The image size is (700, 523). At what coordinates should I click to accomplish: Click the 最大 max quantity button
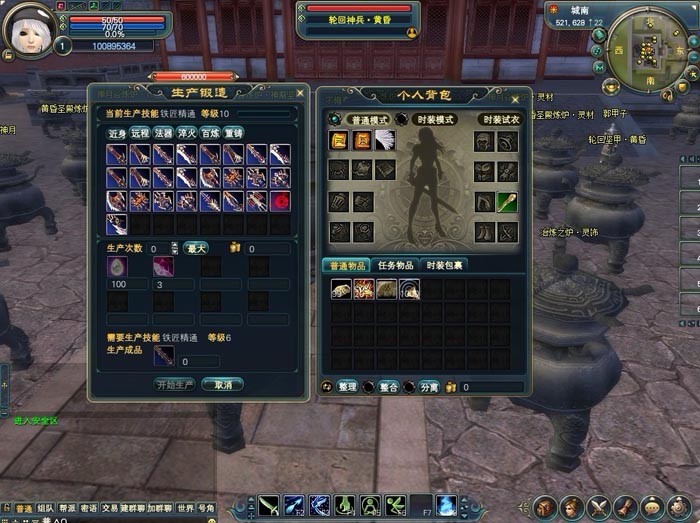196,248
